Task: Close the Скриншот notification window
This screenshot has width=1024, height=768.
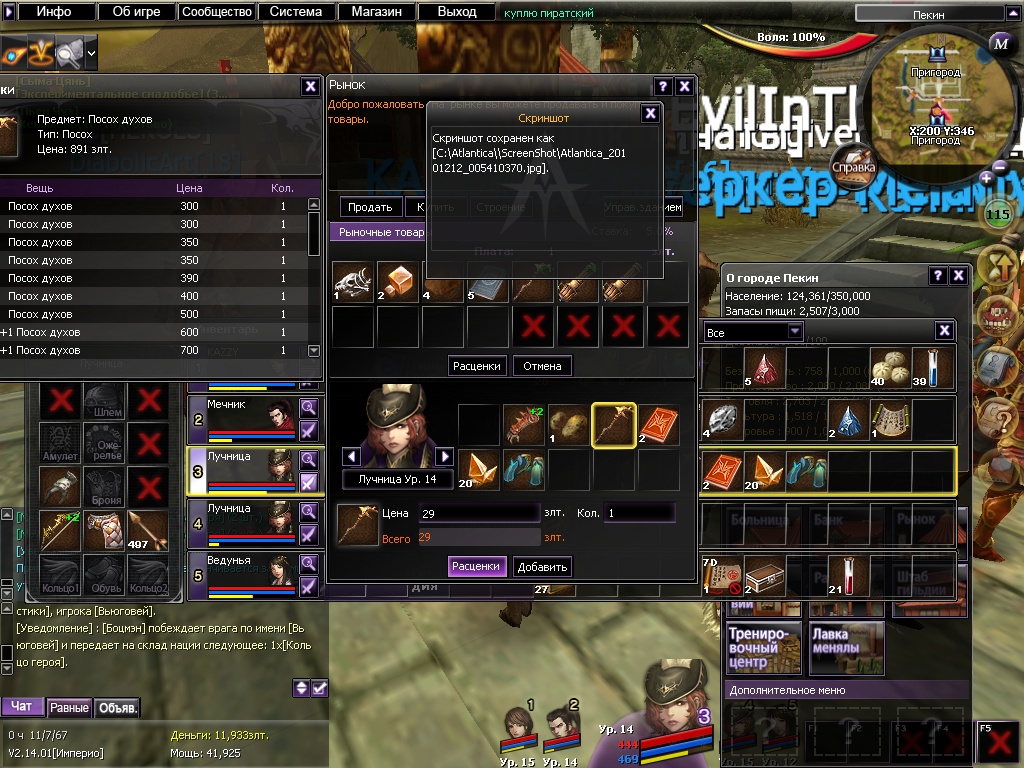Action: tap(650, 113)
